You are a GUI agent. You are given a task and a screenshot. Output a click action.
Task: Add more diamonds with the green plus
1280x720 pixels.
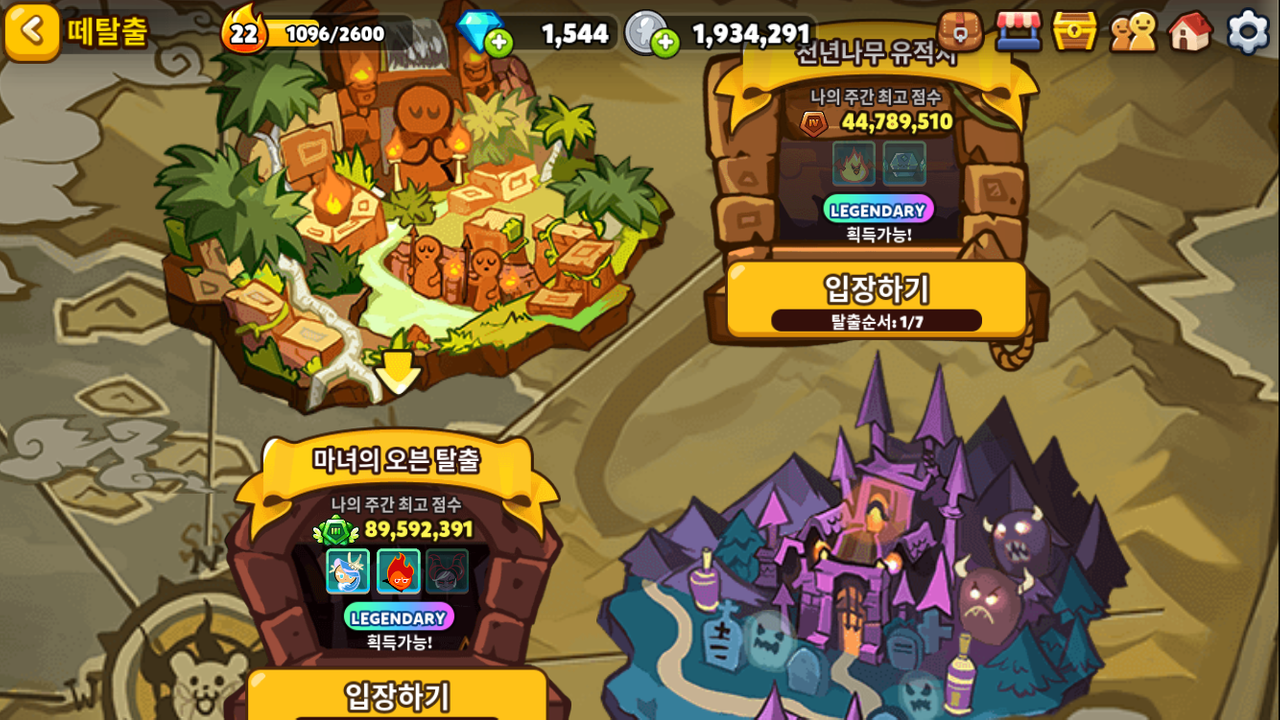click(x=498, y=42)
